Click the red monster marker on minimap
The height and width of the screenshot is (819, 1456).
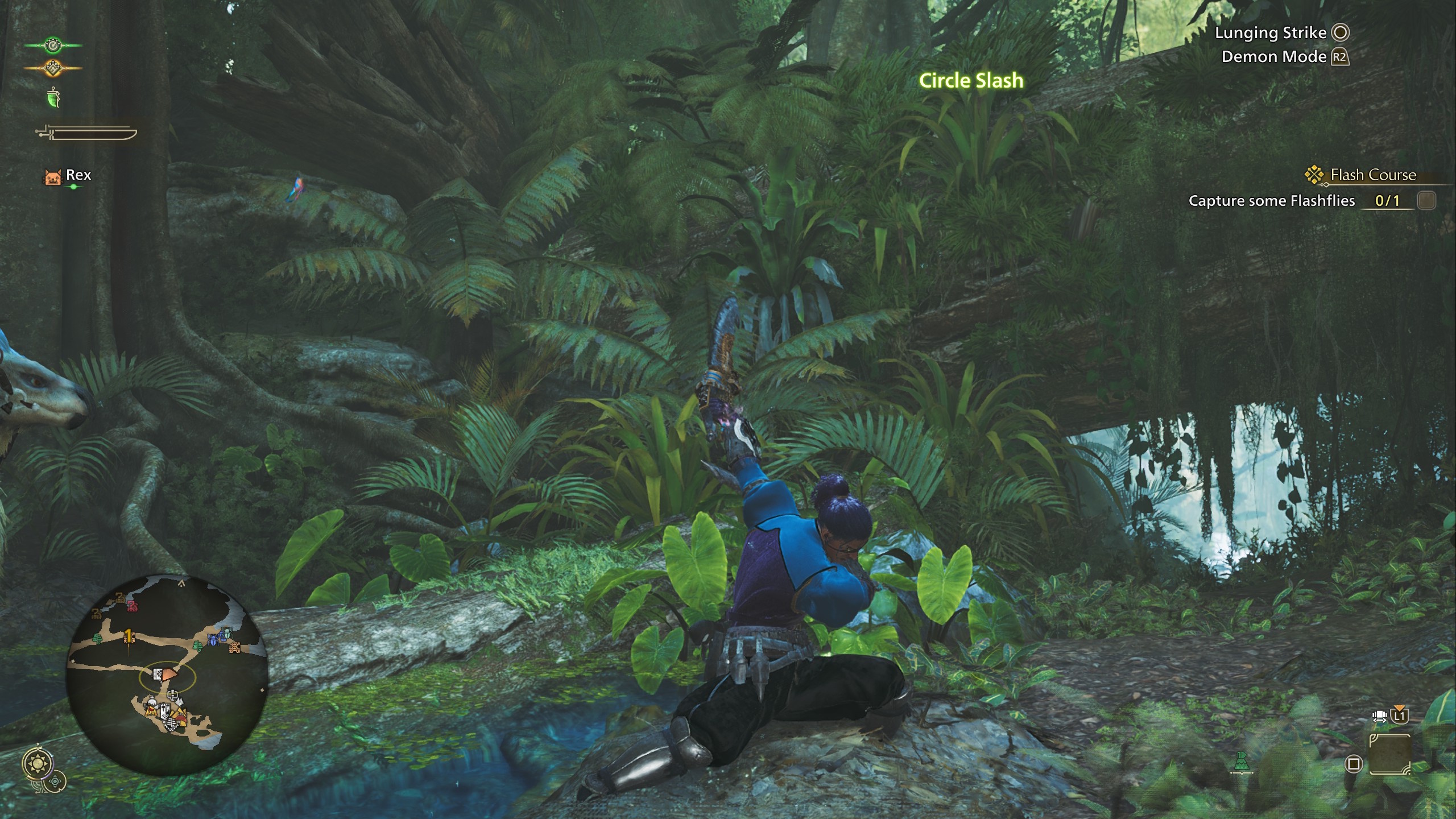tap(132, 606)
